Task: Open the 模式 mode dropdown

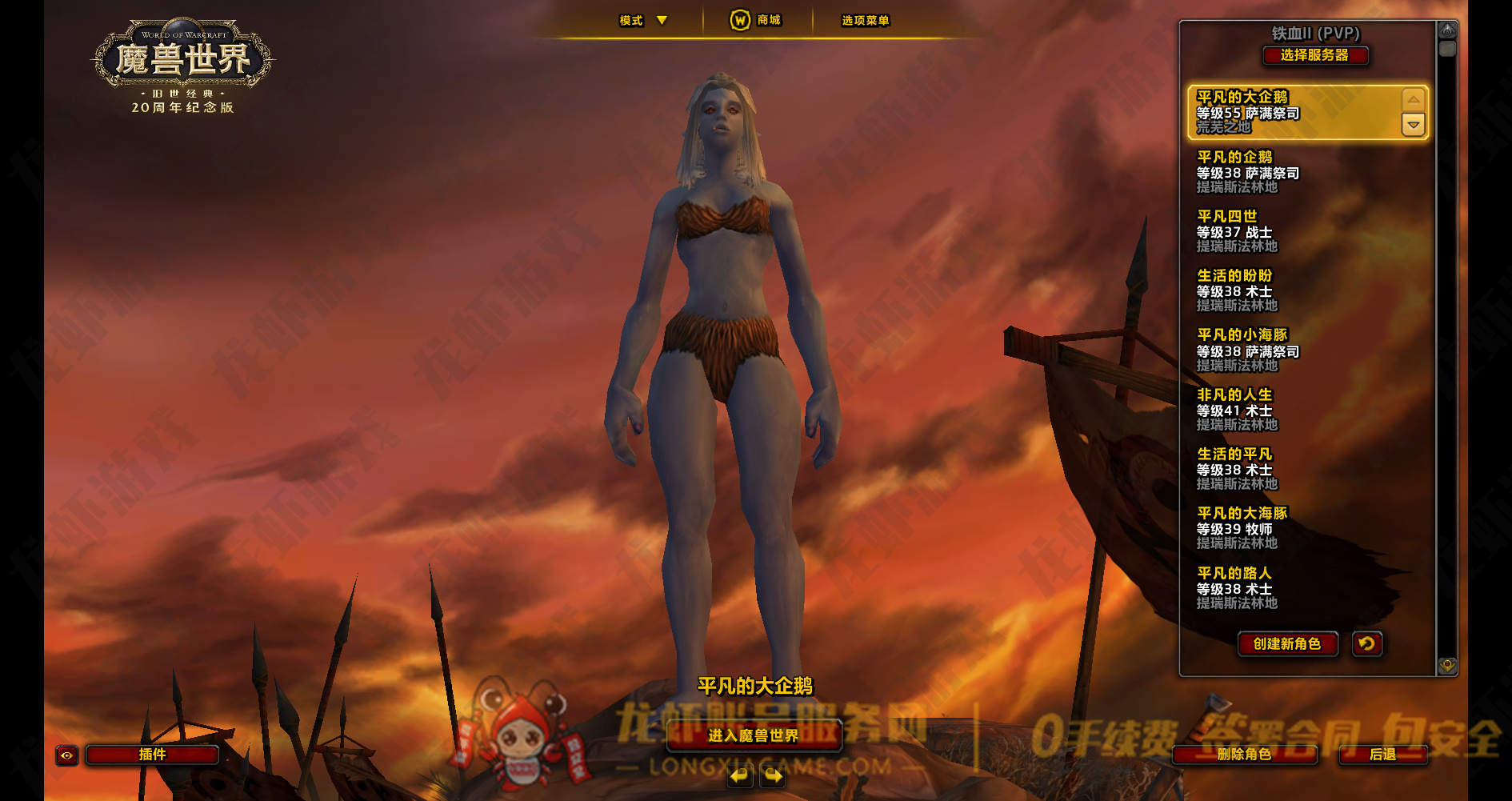Action: [x=643, y=21]
